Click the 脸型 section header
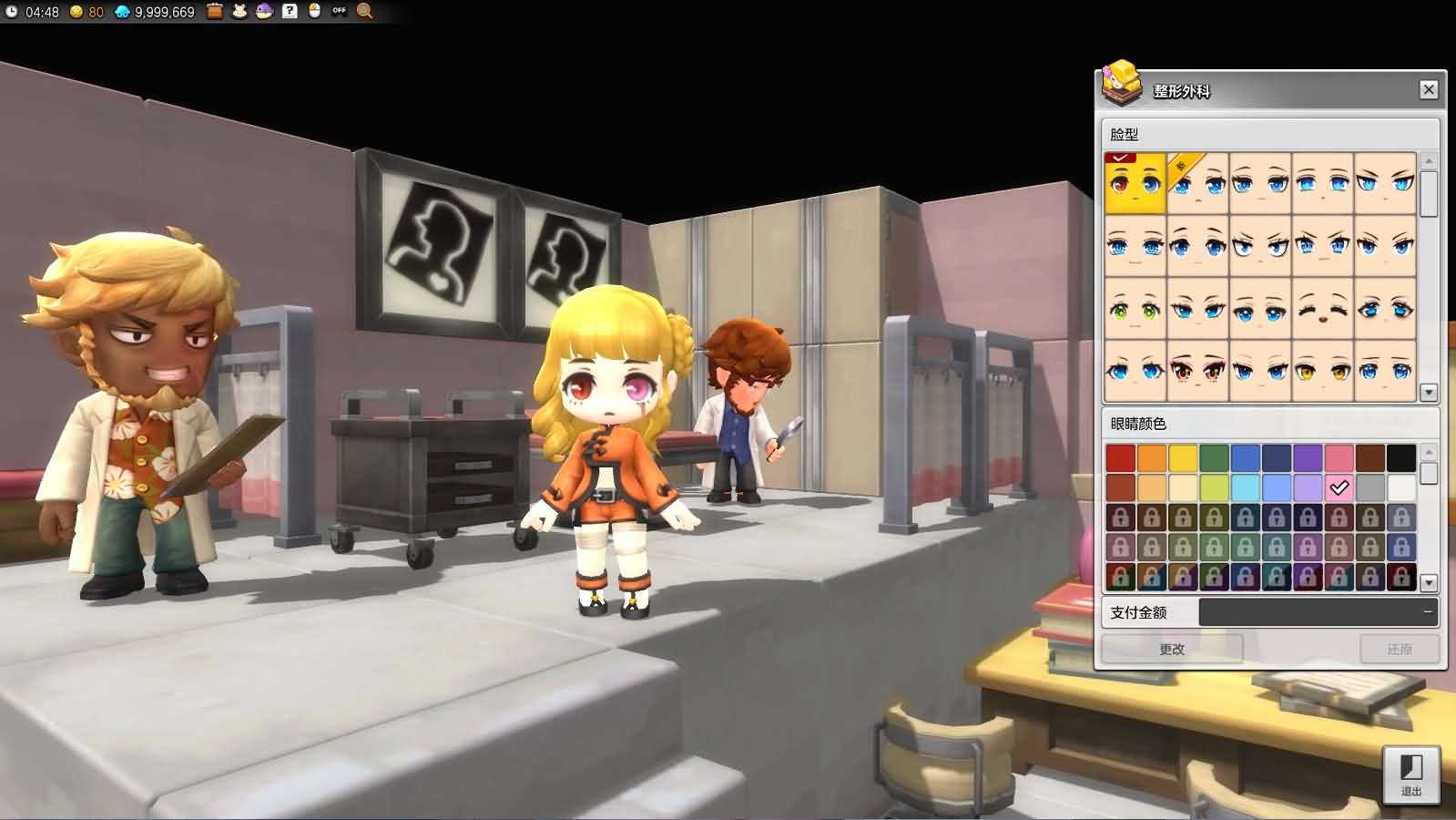The width and height of the screenshot is (1456, 820). click(x=1123, y=133)
